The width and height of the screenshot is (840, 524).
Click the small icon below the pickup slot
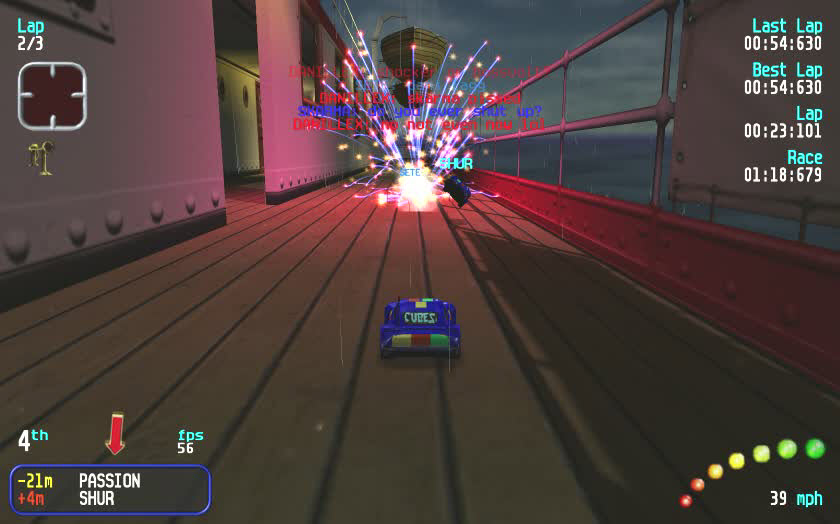coord(42,157)
